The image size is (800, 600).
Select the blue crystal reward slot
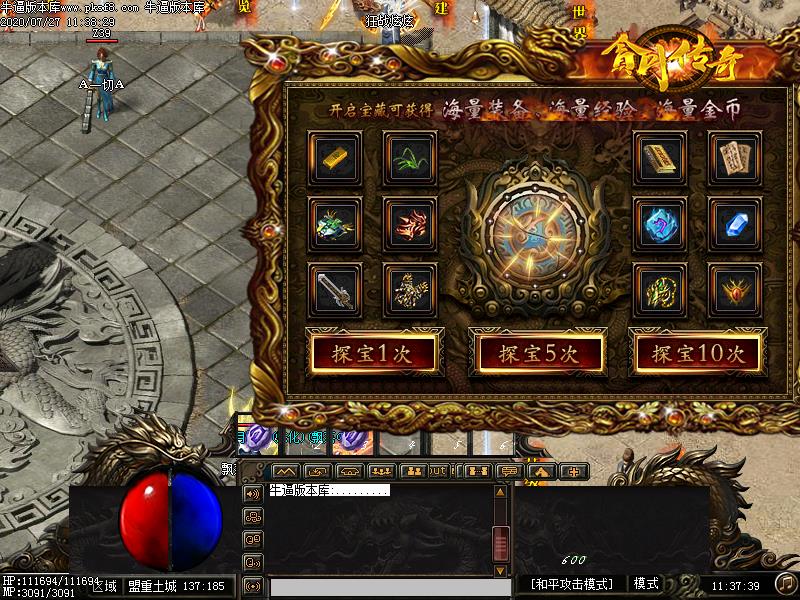[x=735, y=222]
